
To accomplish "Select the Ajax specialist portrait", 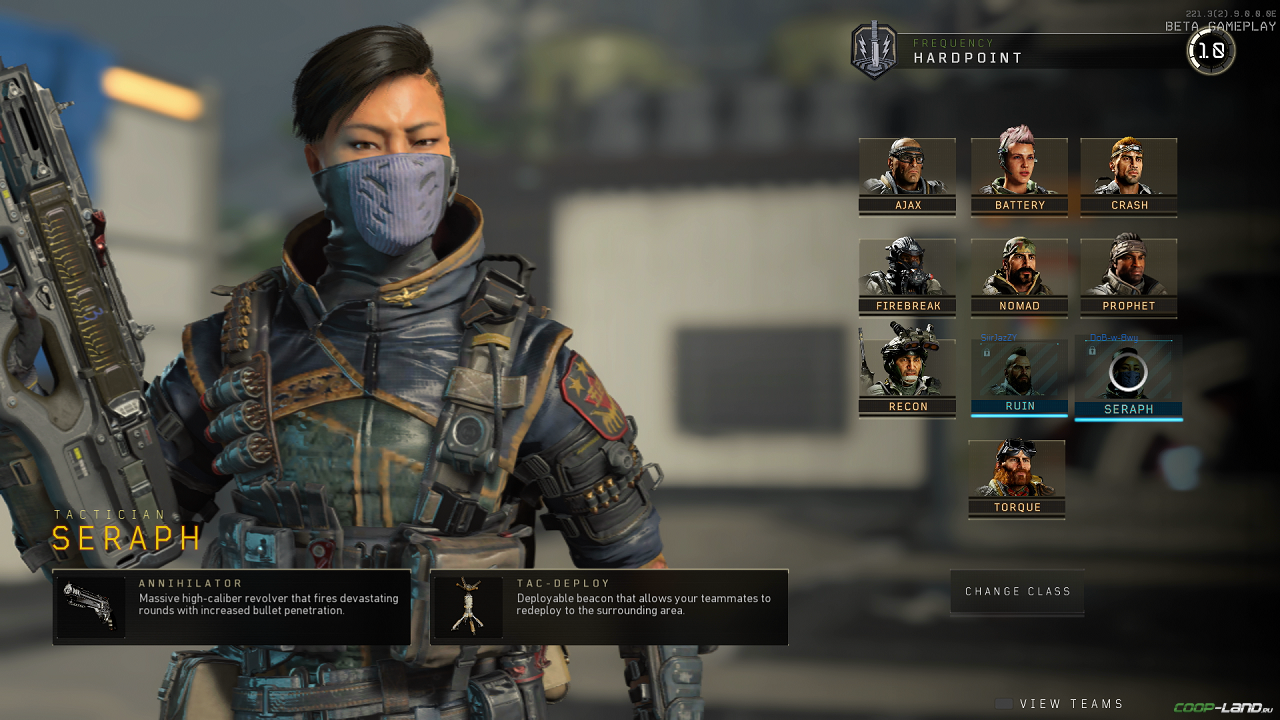I will [x=907, y=175].
